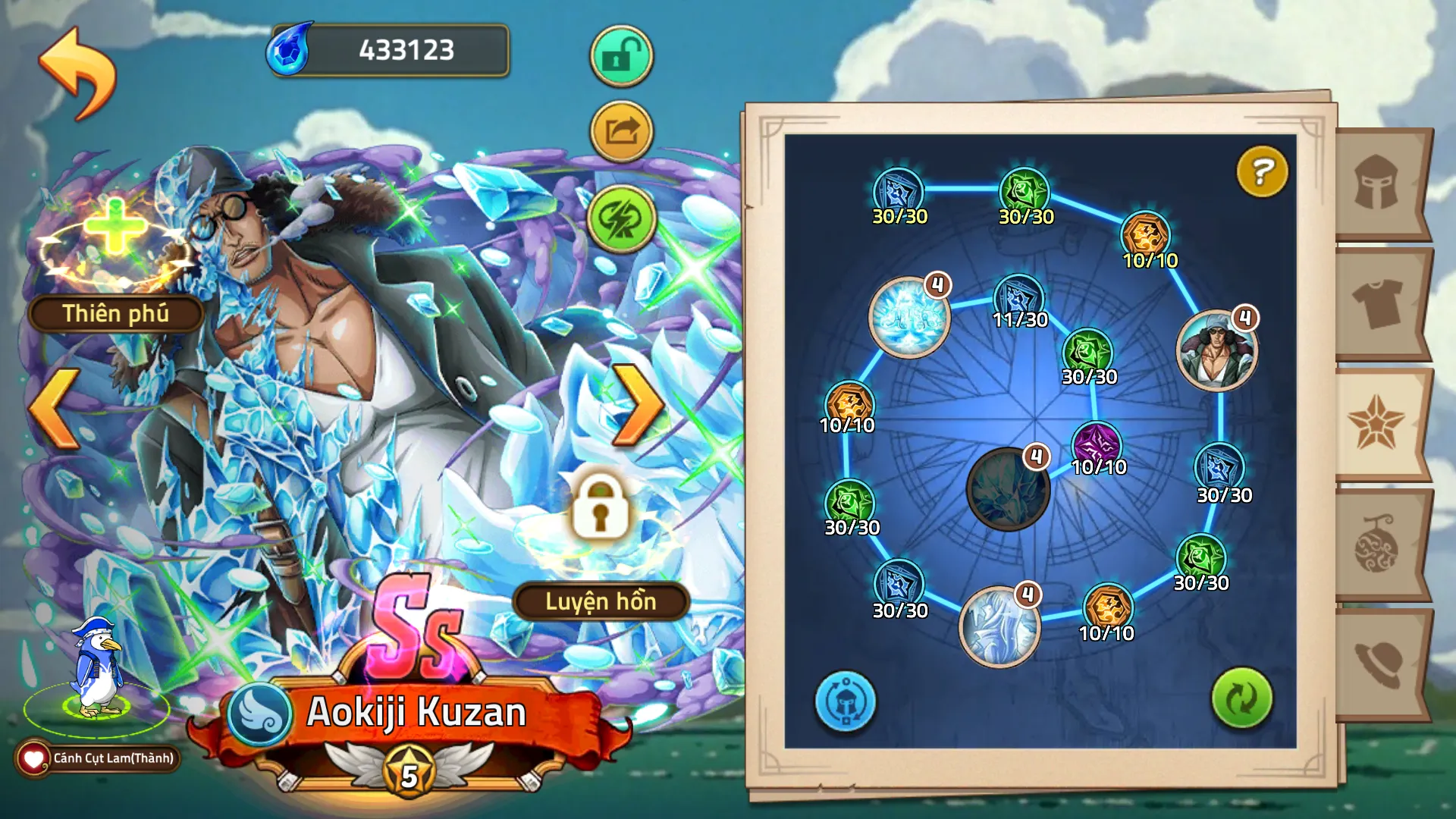The image size is (1456, 819).
Task: Select the dark locked central node
Action: pyautogui.click(x=1007, y=489)
